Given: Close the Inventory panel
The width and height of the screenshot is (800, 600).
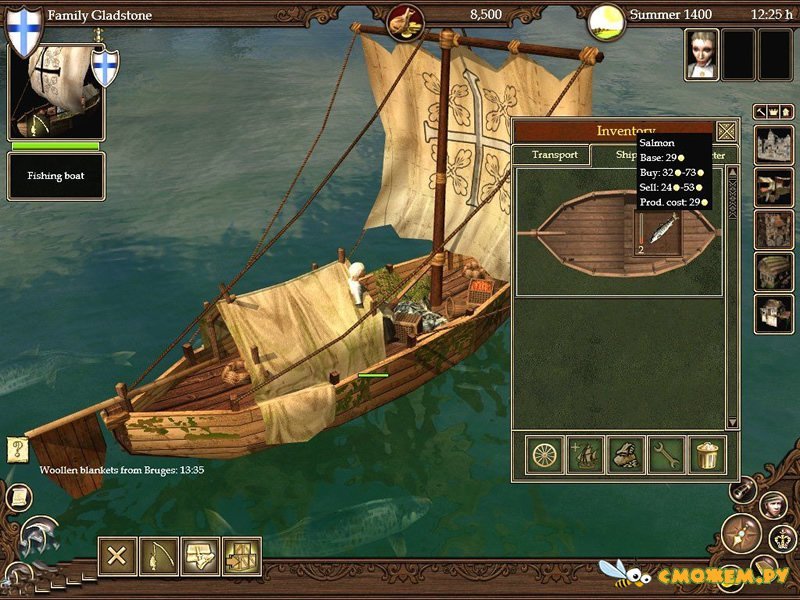Looking at the screenshot, I should 727,131.
